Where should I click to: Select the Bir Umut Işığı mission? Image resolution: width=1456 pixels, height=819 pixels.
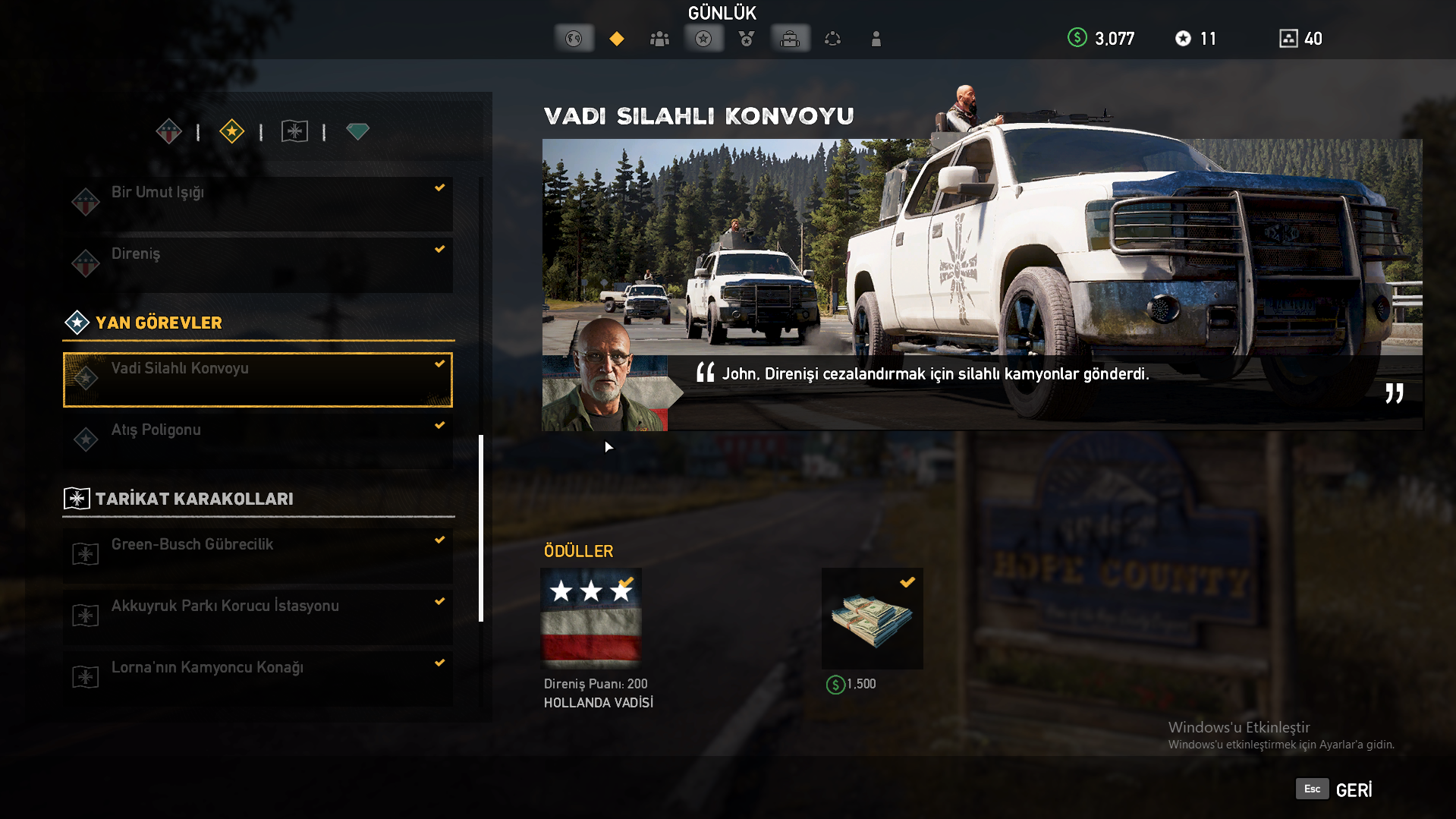258,203
